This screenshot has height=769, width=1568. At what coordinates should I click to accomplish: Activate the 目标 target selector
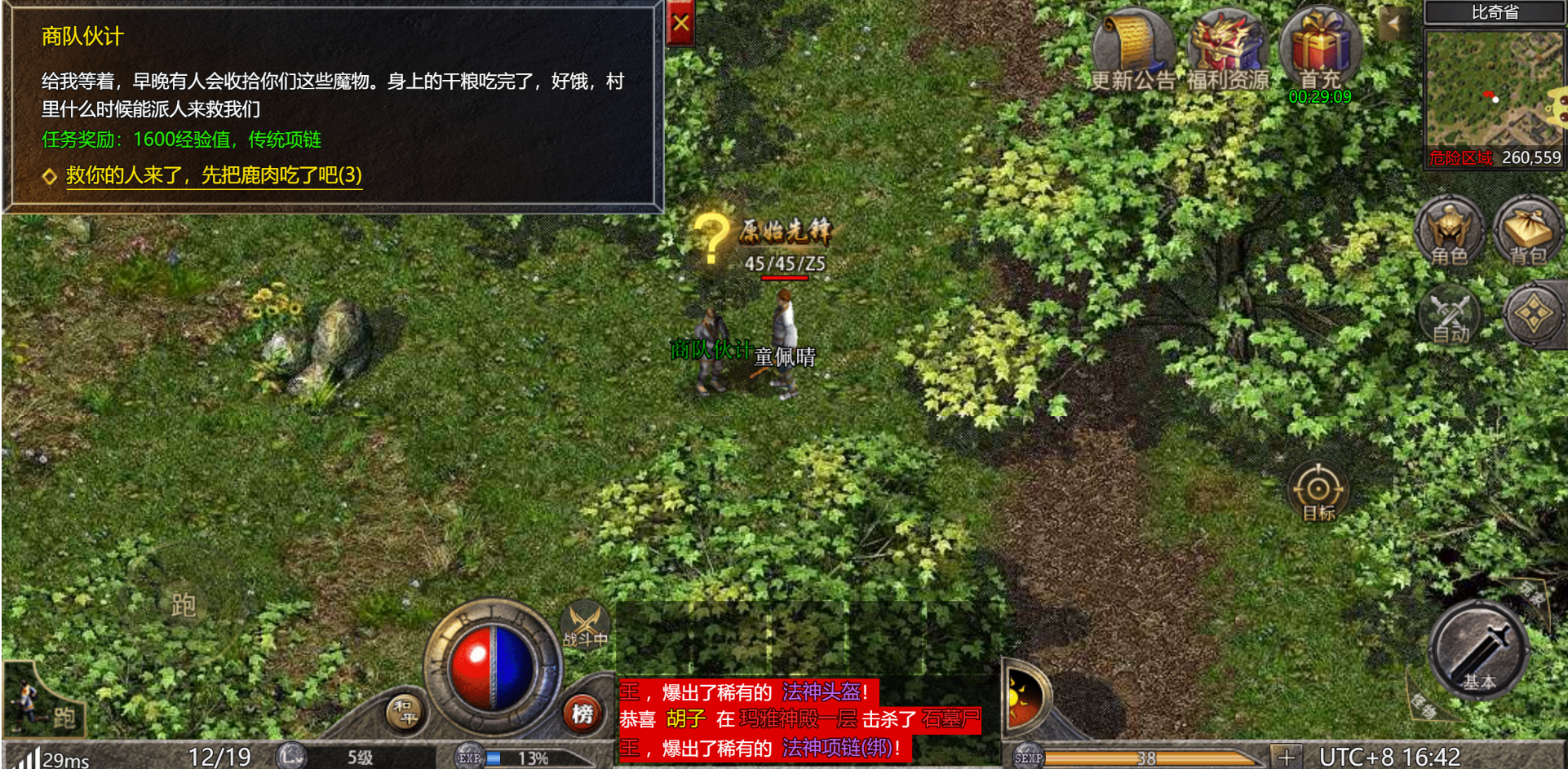click(1318, 492)
